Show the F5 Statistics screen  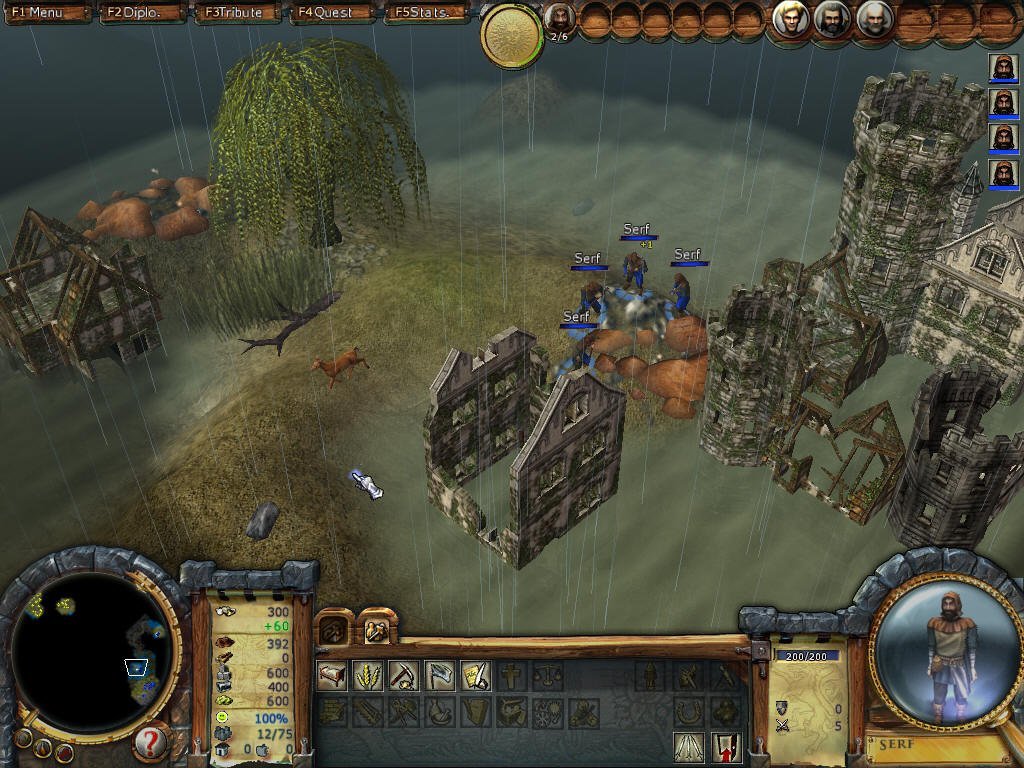coord(428,13)
